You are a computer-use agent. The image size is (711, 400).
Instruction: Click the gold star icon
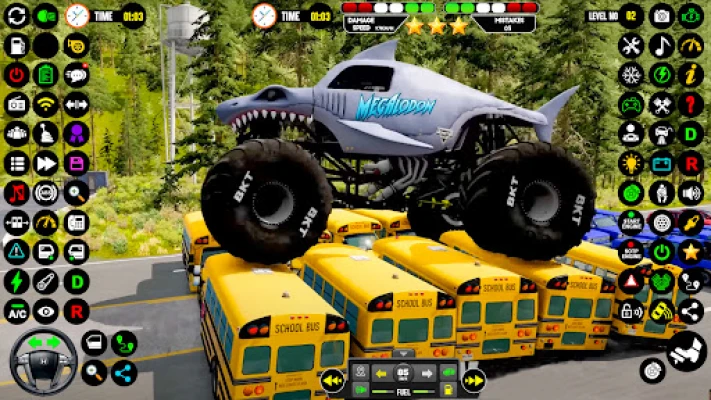click(691, 251)
